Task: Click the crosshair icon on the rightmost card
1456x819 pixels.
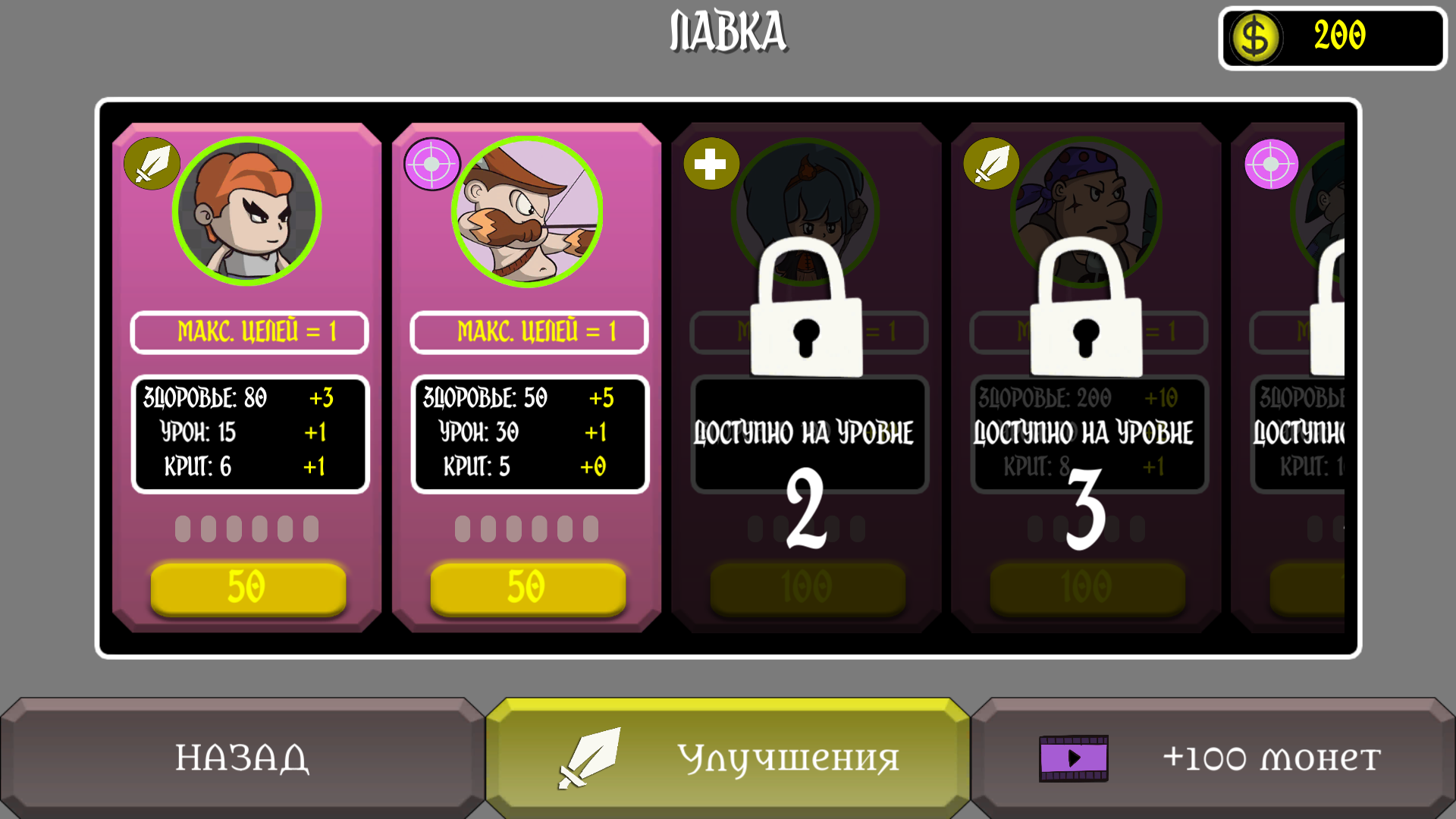Action: (1272, 163)
